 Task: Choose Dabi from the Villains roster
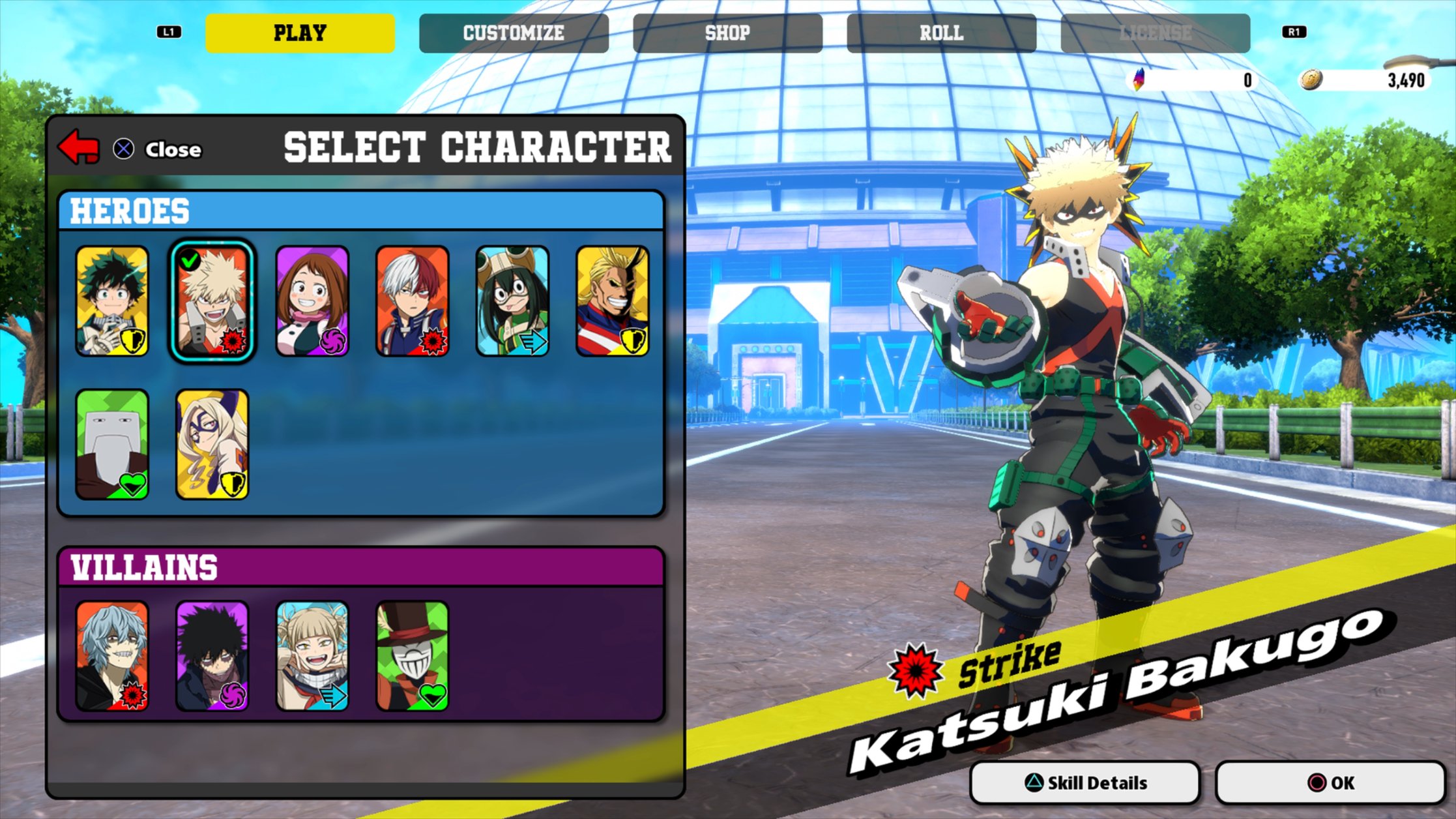click(212, 655)
